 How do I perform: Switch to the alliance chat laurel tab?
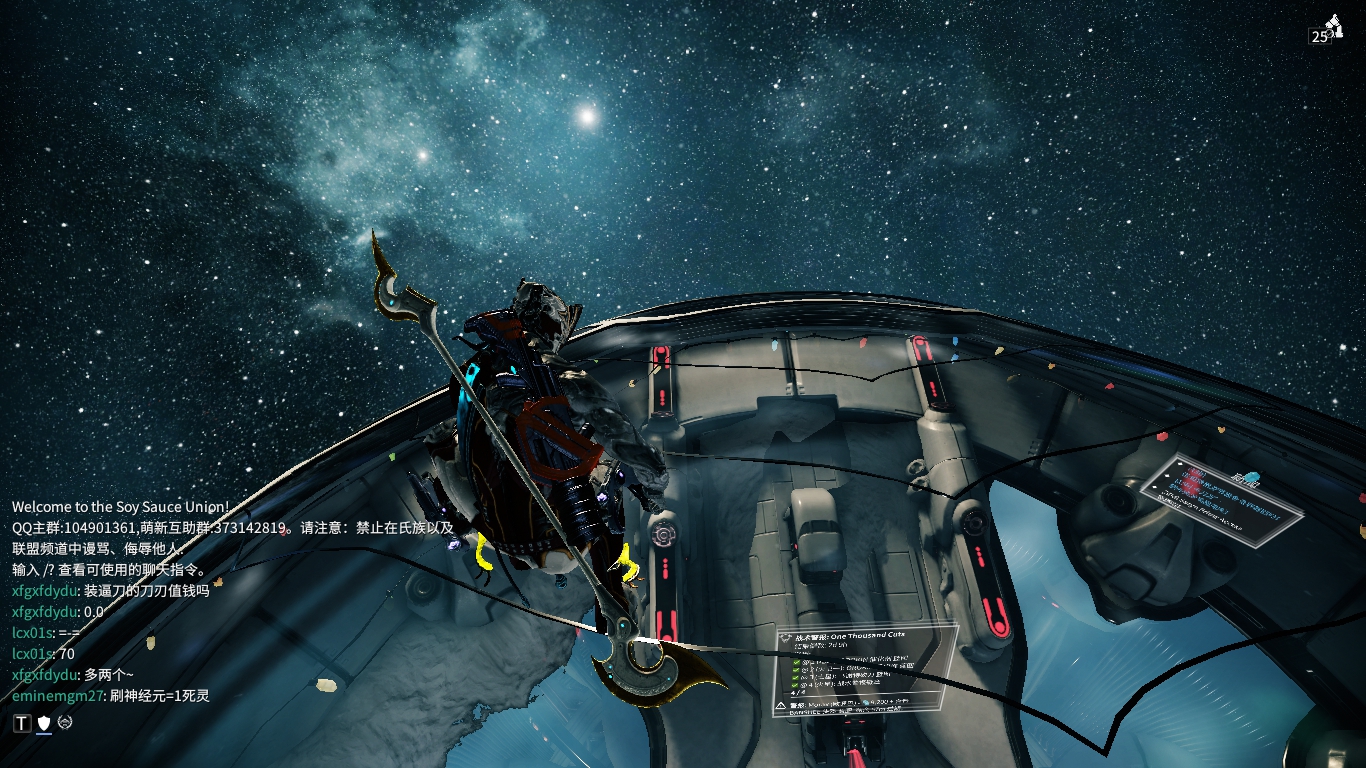pyautogui.click(x=65, y=723)
